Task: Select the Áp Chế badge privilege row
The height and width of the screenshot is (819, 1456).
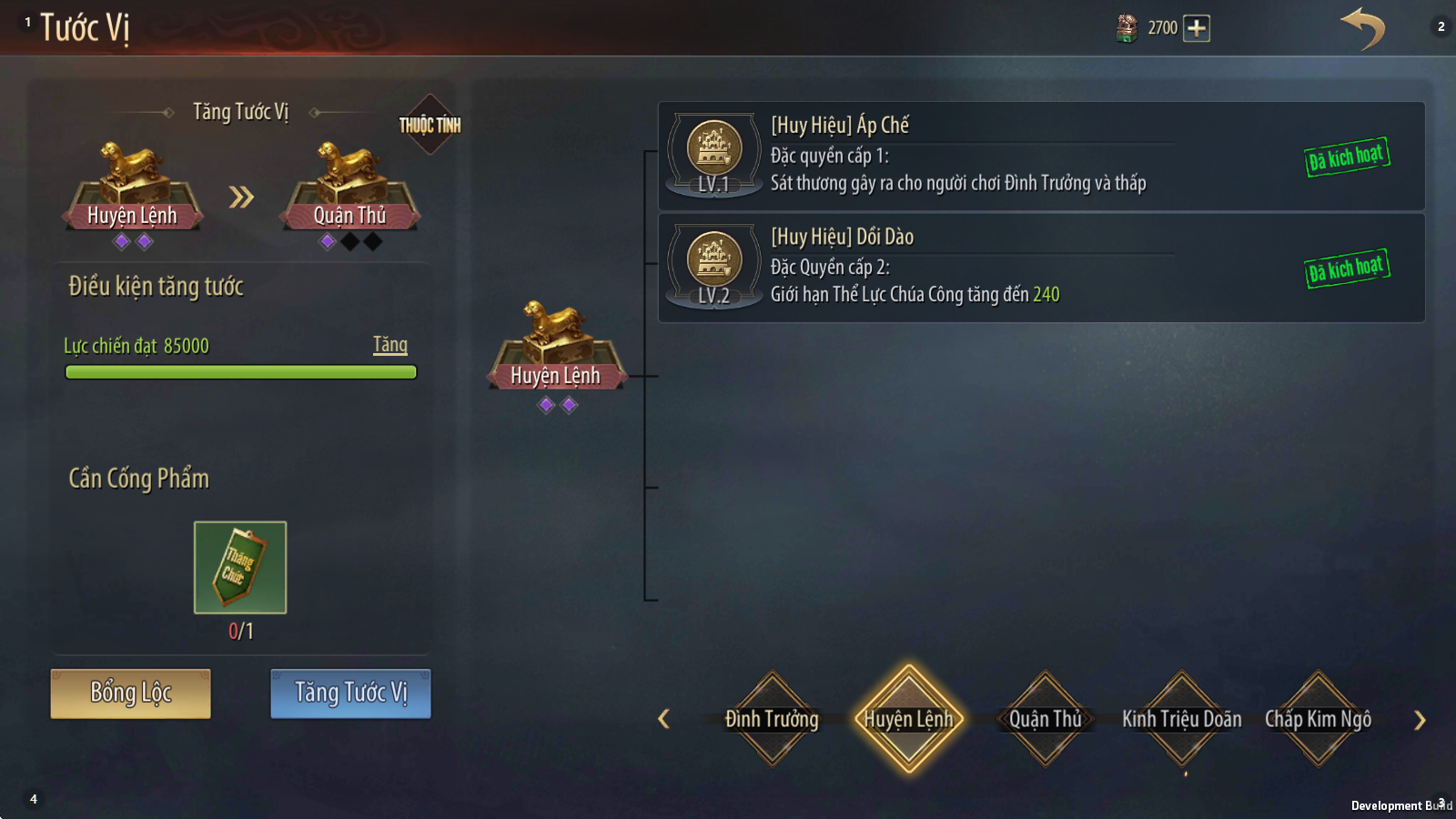Action: tap(1041, 157)
